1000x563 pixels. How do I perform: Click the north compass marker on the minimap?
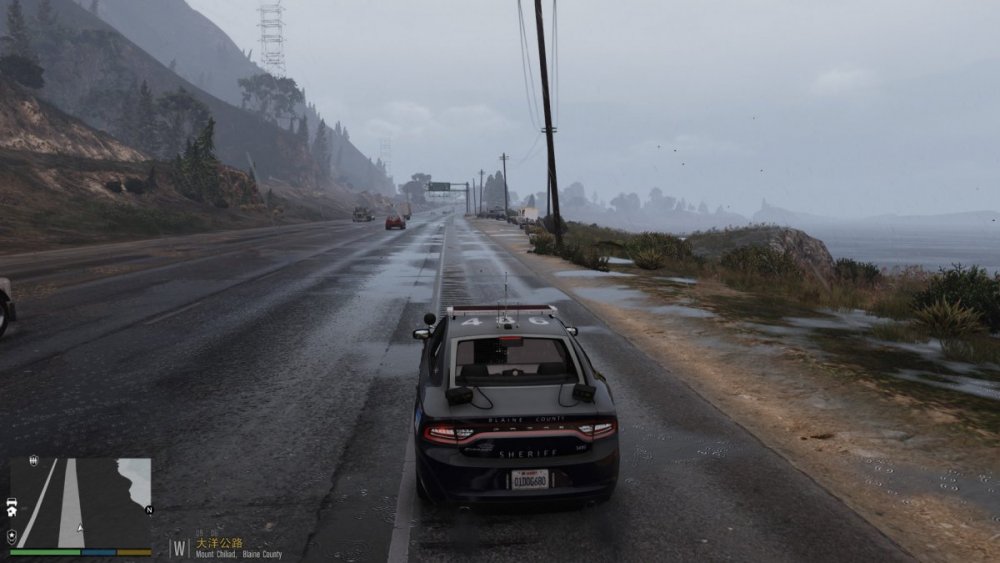point(149,510)
